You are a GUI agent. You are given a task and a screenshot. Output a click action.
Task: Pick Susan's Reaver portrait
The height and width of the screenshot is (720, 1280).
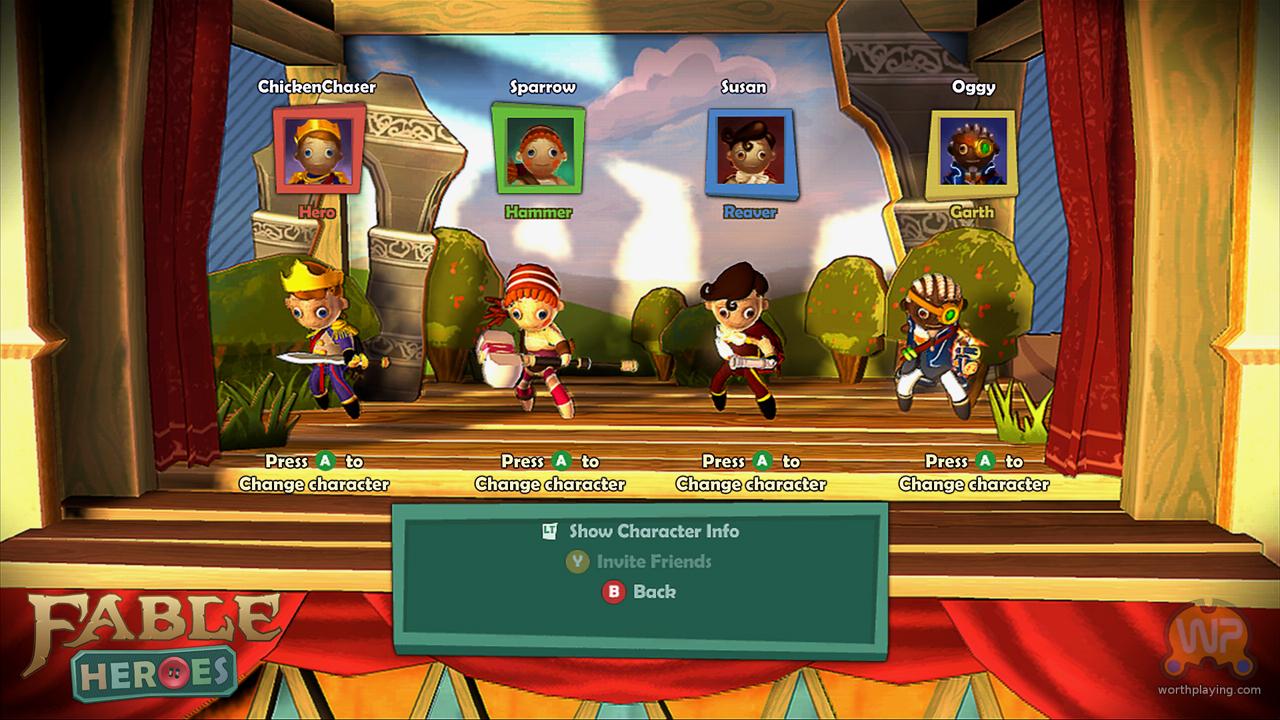750,150
